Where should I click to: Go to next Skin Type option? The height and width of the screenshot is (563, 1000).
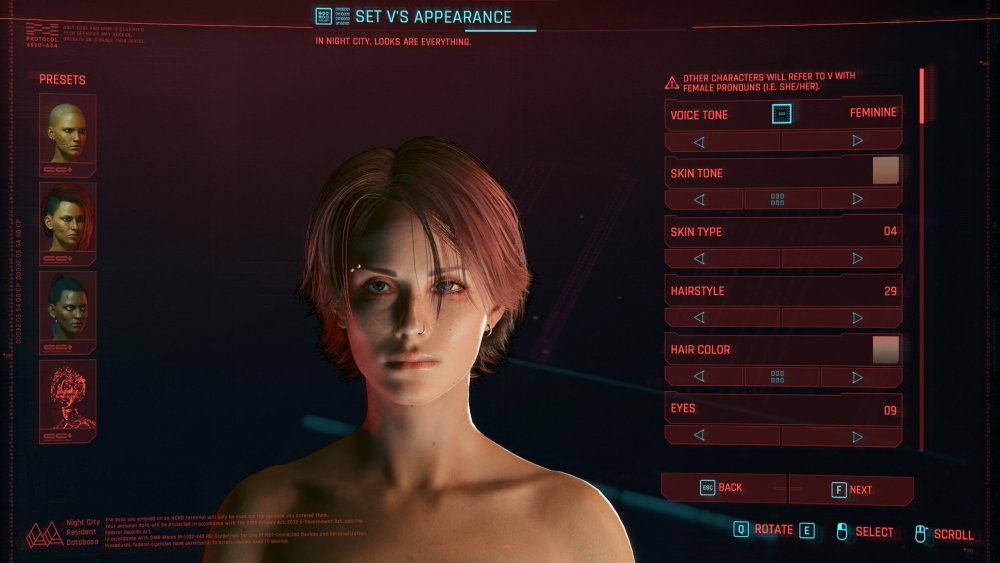click(x=856, y=258)
